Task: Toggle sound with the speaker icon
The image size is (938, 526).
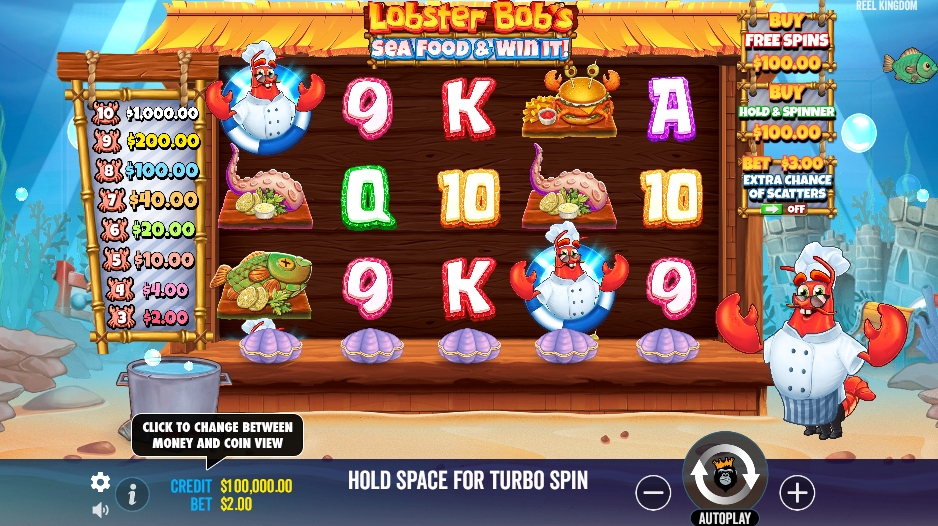Action: 100,510
